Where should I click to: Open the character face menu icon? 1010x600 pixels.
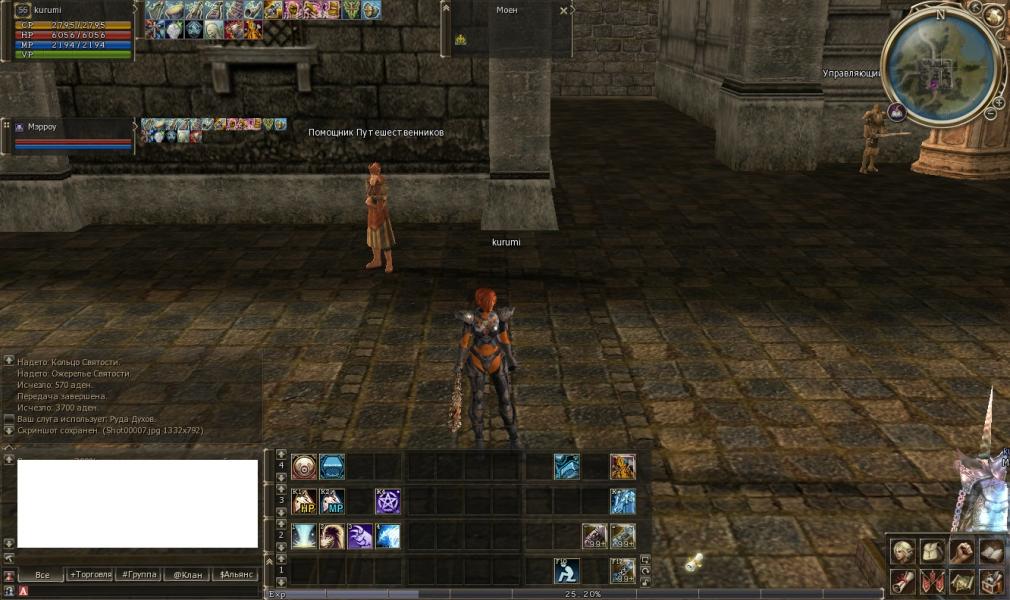pyautogui.click(x=903, y=551)
